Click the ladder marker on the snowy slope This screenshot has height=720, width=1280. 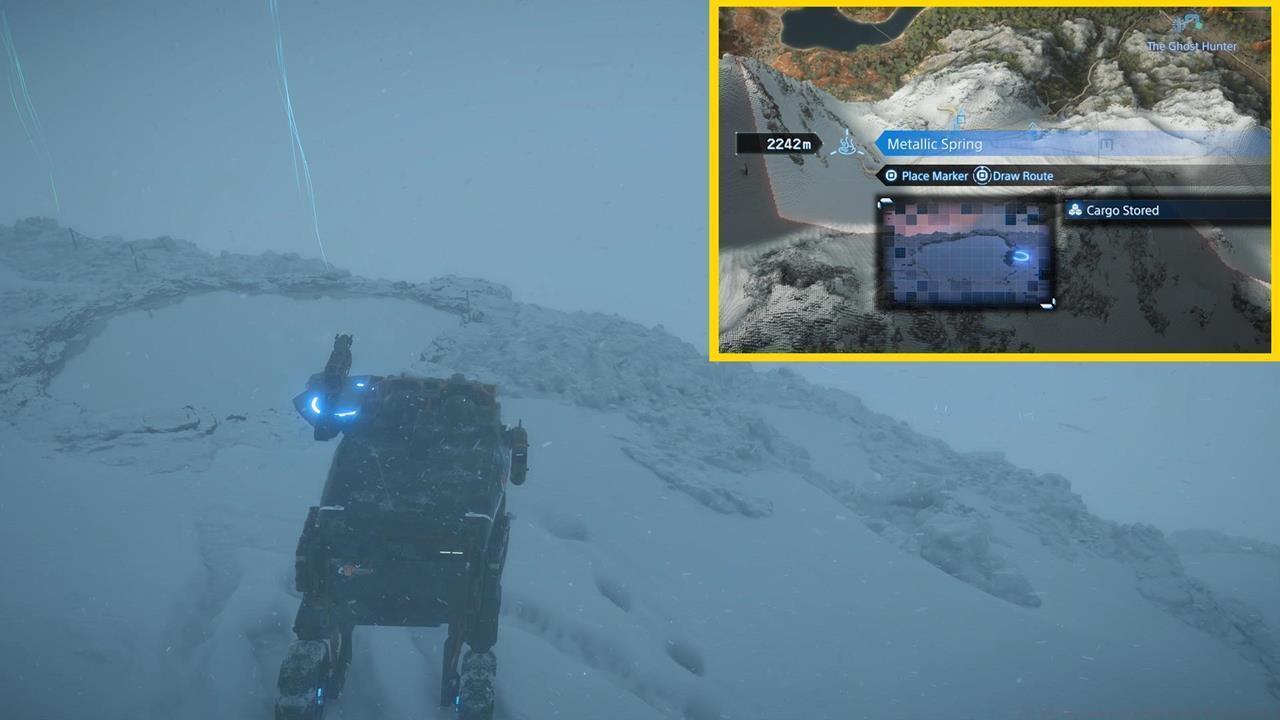[x=961, y=119]
